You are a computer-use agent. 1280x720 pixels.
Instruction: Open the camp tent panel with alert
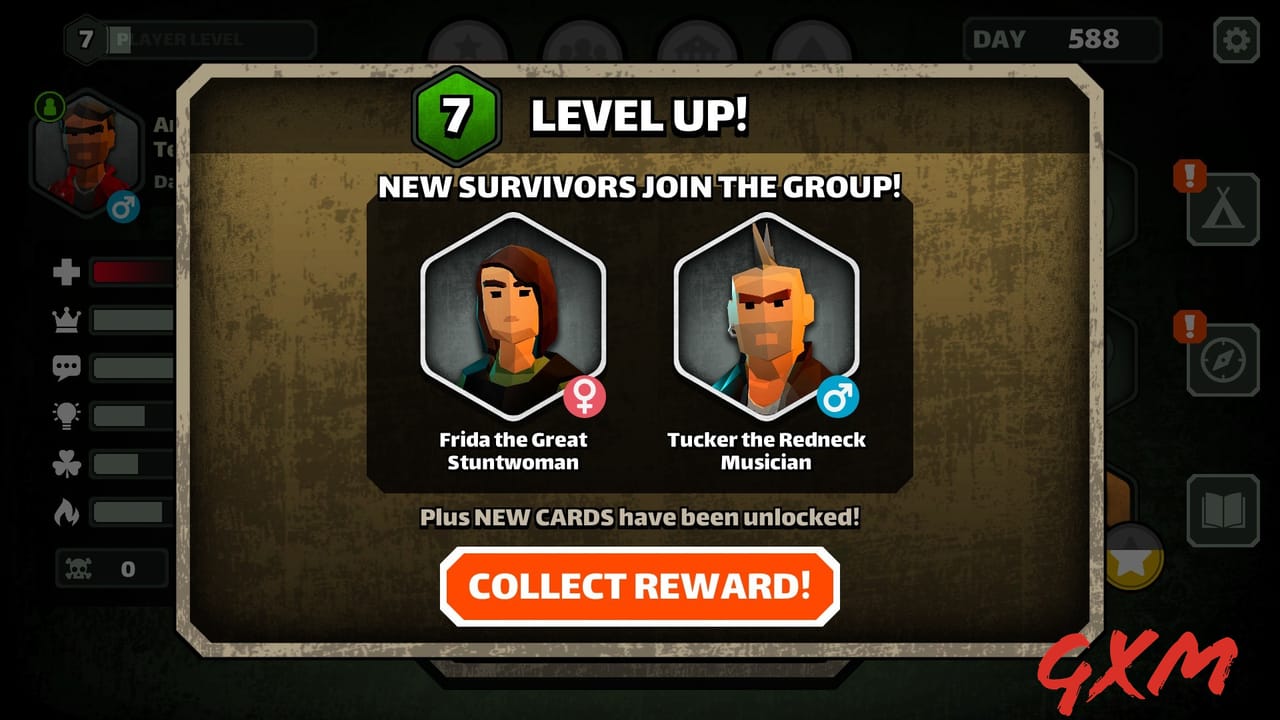(x=1222, y=212)
